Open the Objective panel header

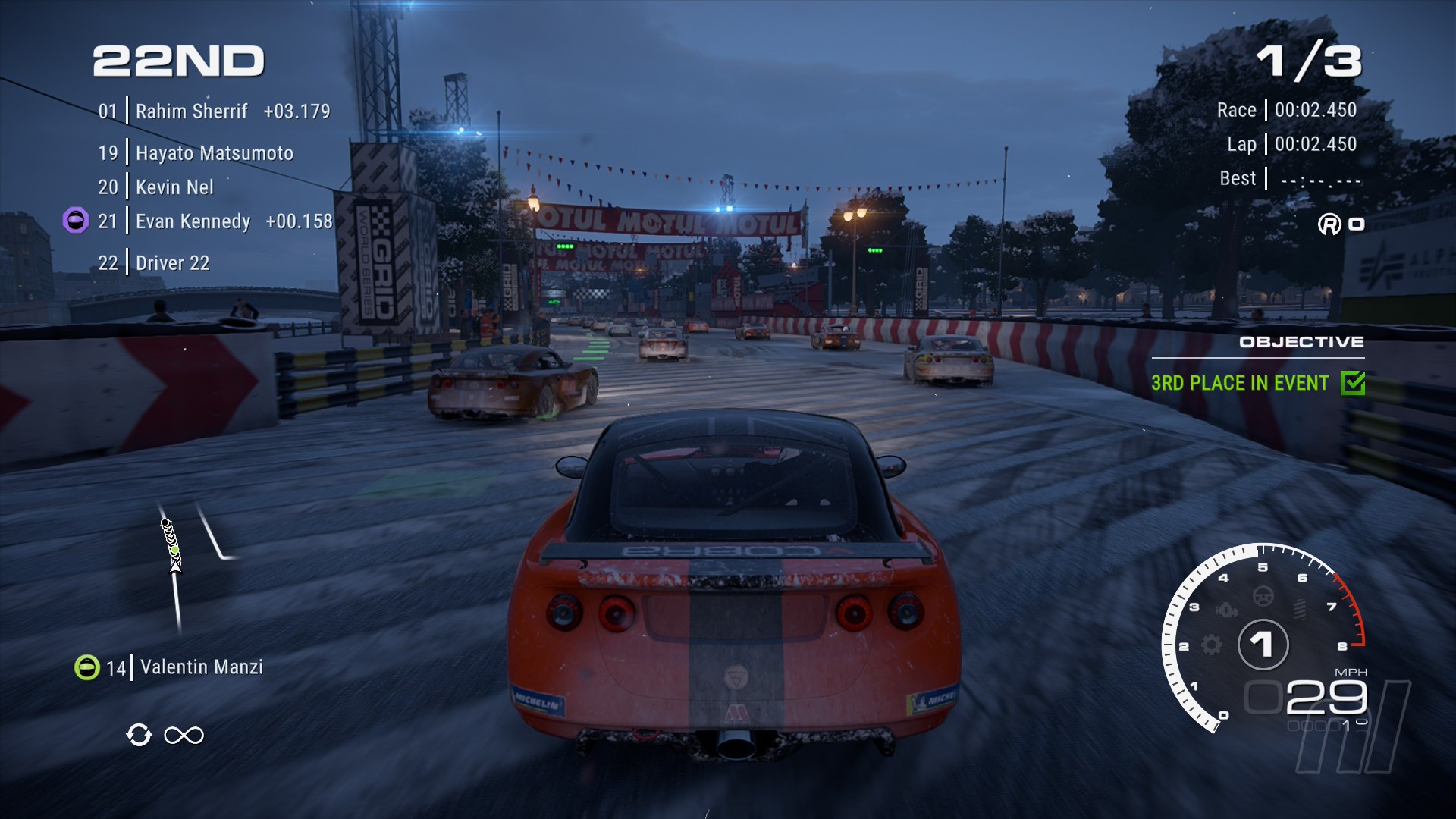(1301, 342)
